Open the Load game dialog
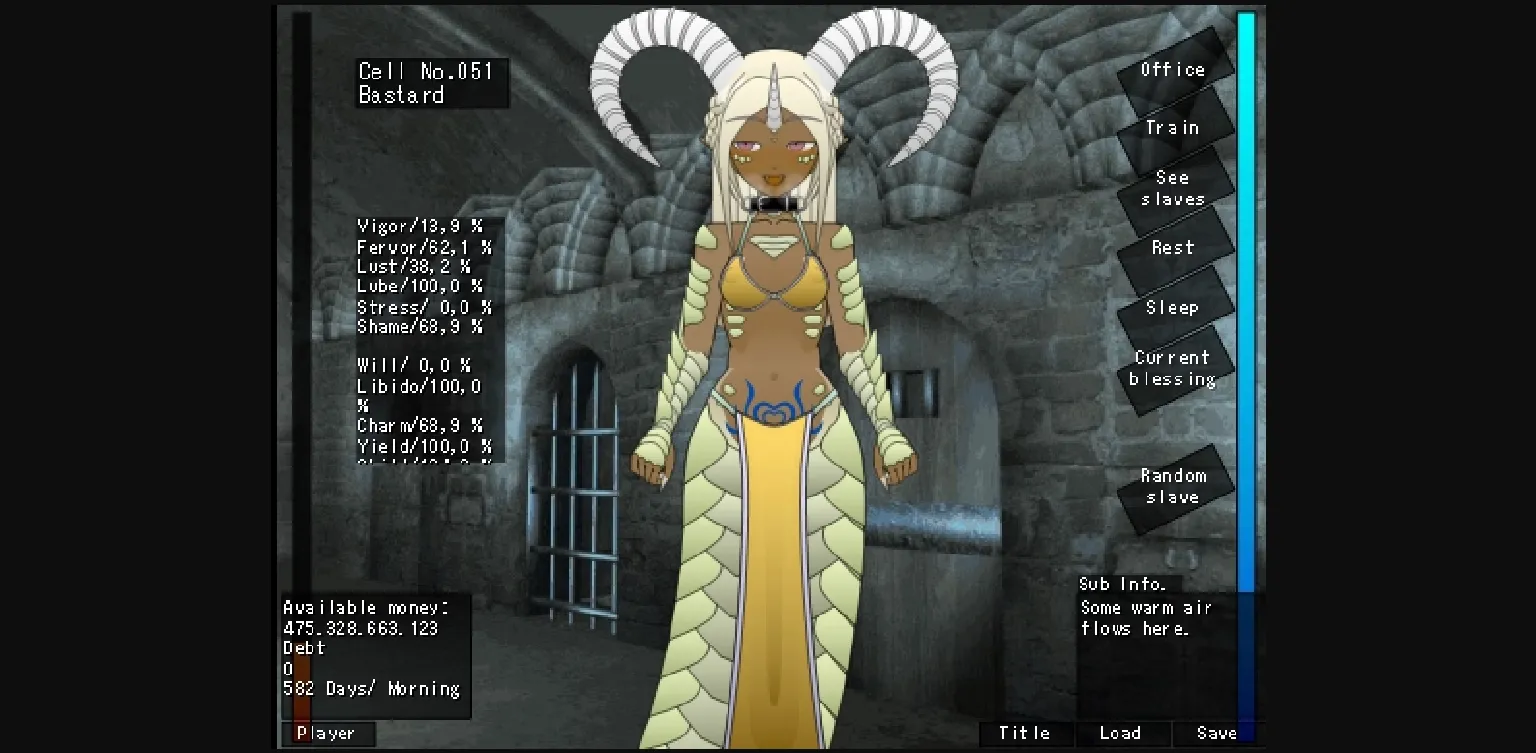 point(1120,733)
